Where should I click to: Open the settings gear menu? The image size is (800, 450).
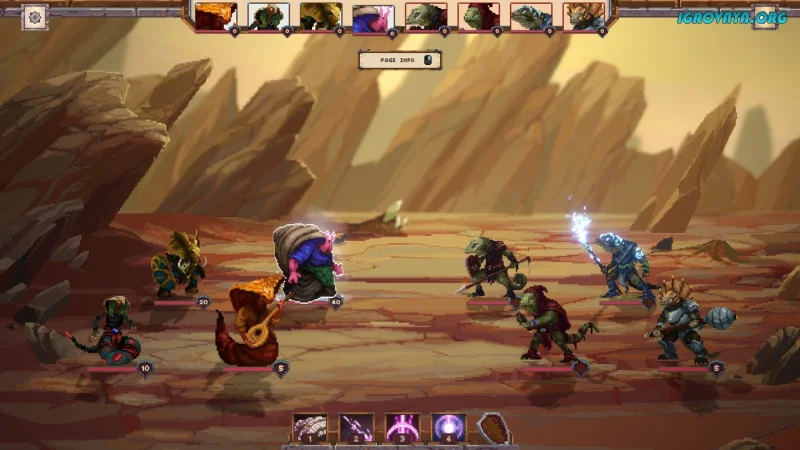pyautogui.click(x=35, y=17)
